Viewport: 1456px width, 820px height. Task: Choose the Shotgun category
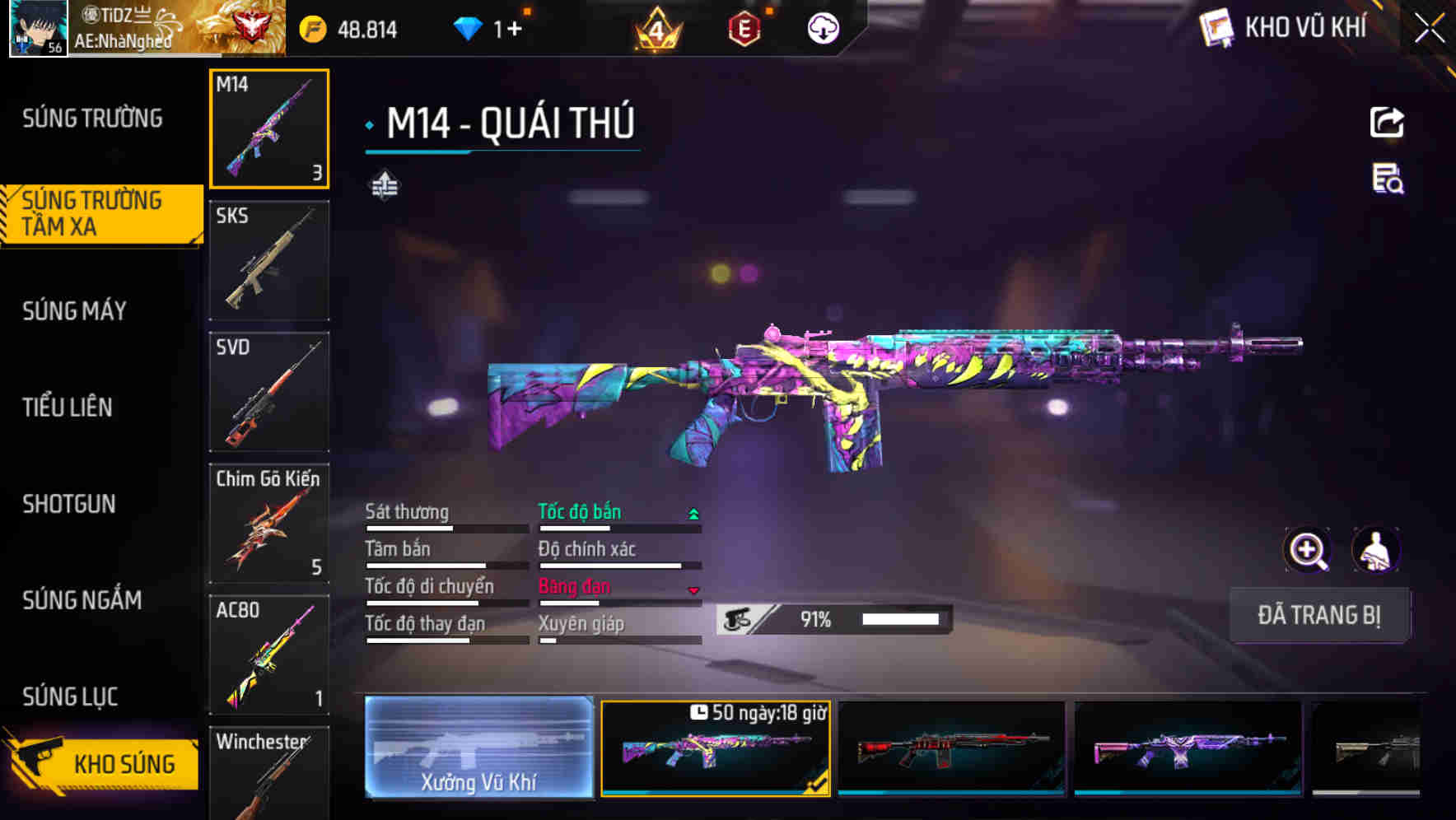click(69, 504)
